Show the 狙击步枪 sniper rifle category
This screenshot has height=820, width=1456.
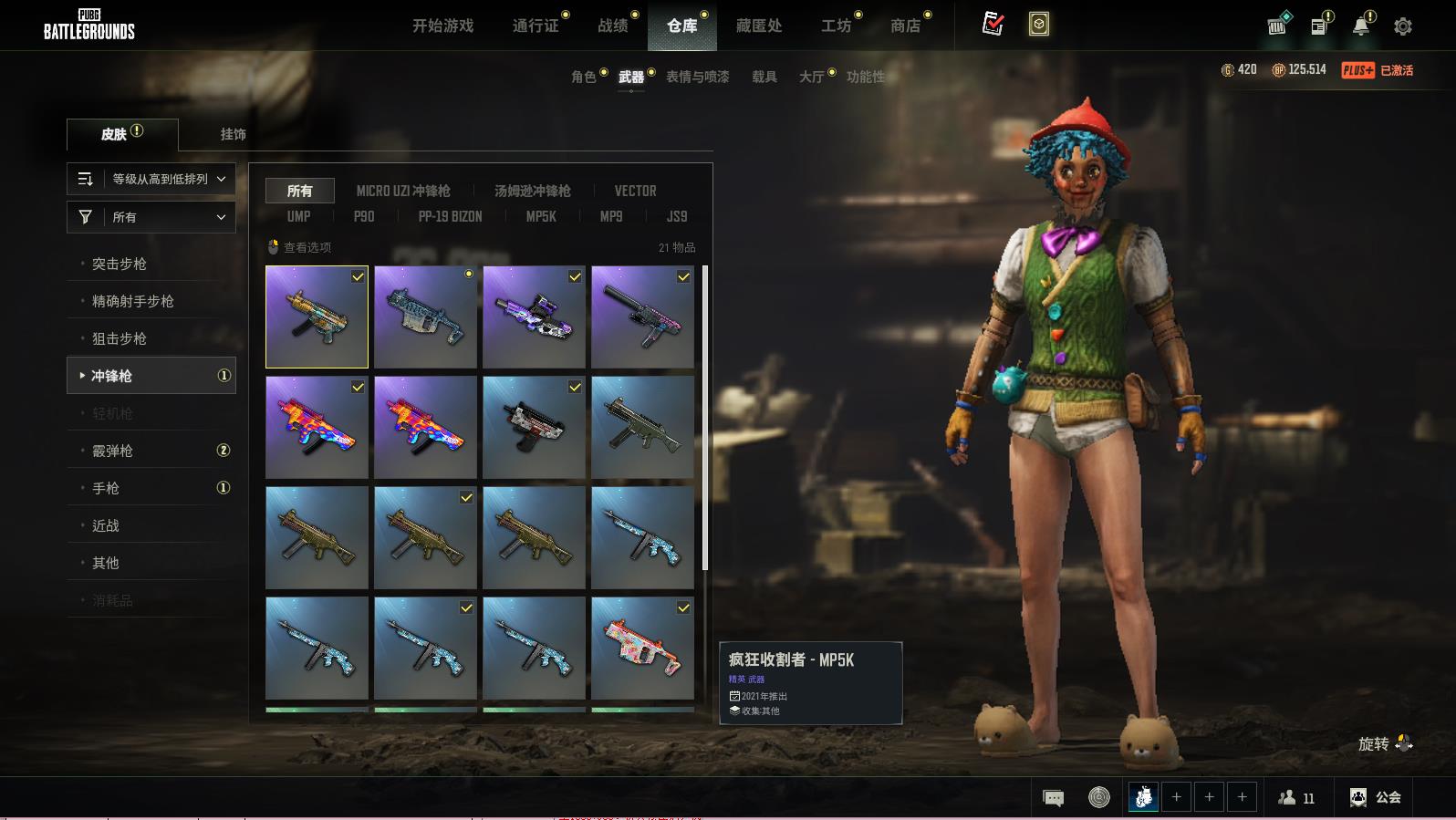coord(120,338)
